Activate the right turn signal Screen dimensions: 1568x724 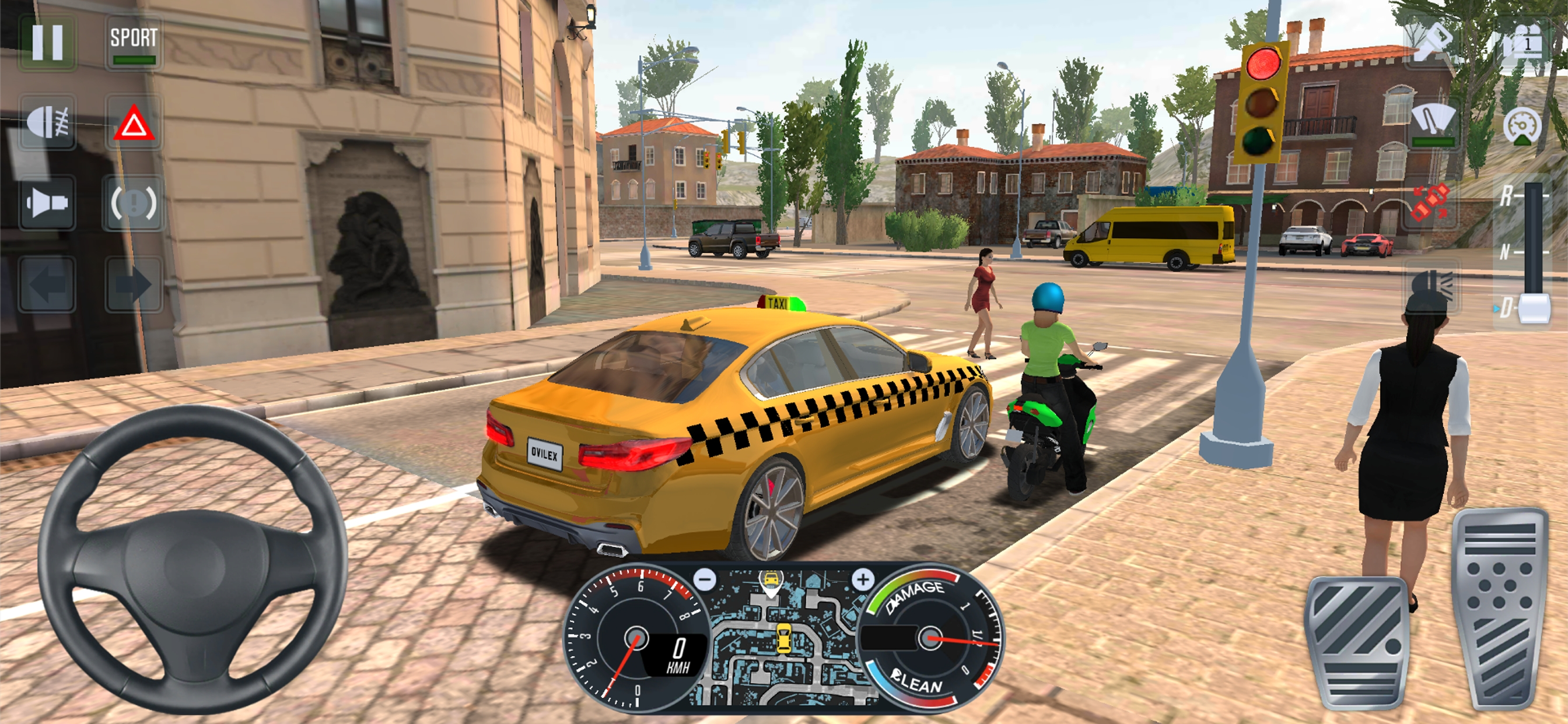point(134,284)
